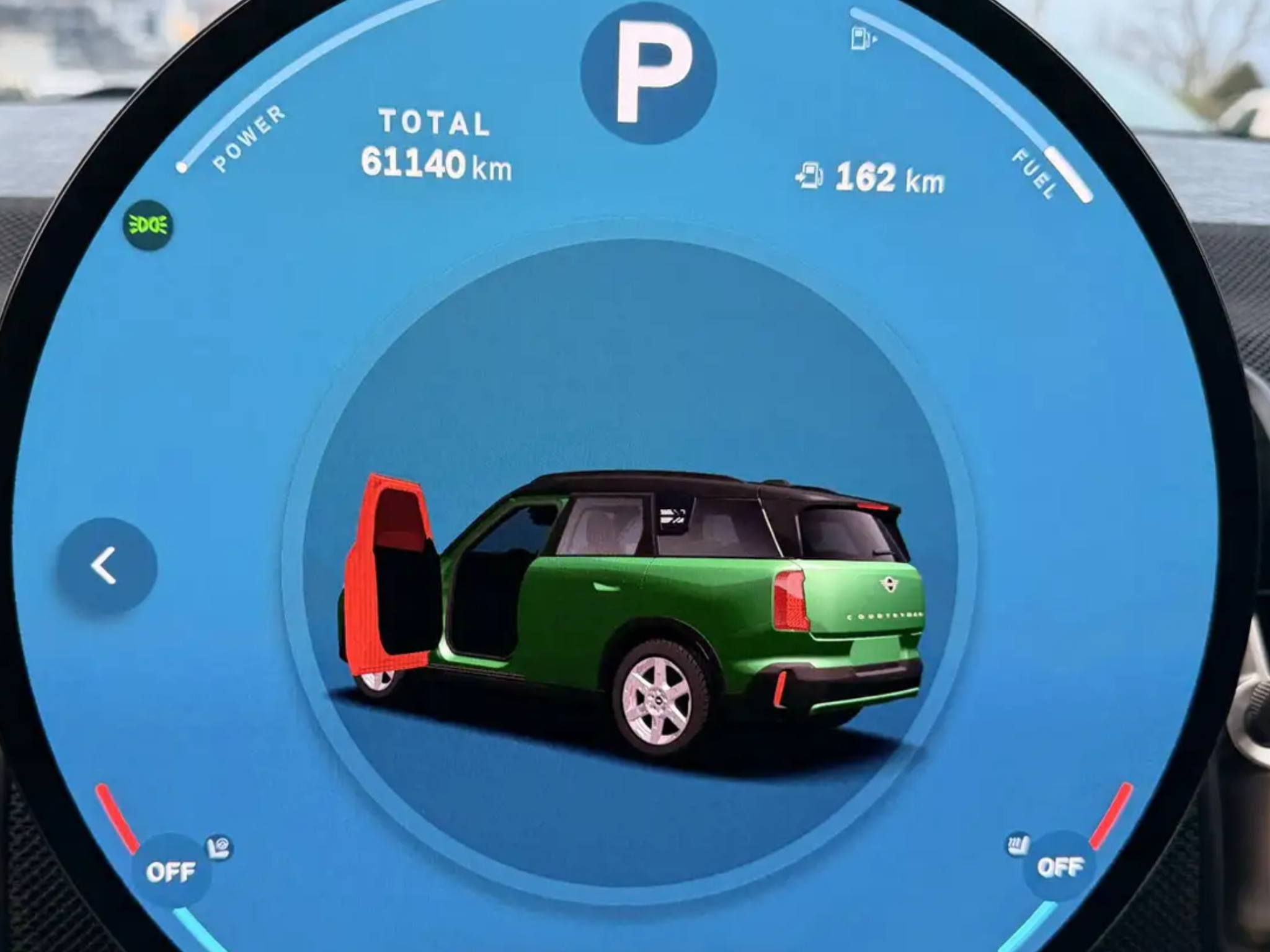Select the heated seat icon with wavy lines
This screenshot has height=952, width=1270.
click(1018, 845)
